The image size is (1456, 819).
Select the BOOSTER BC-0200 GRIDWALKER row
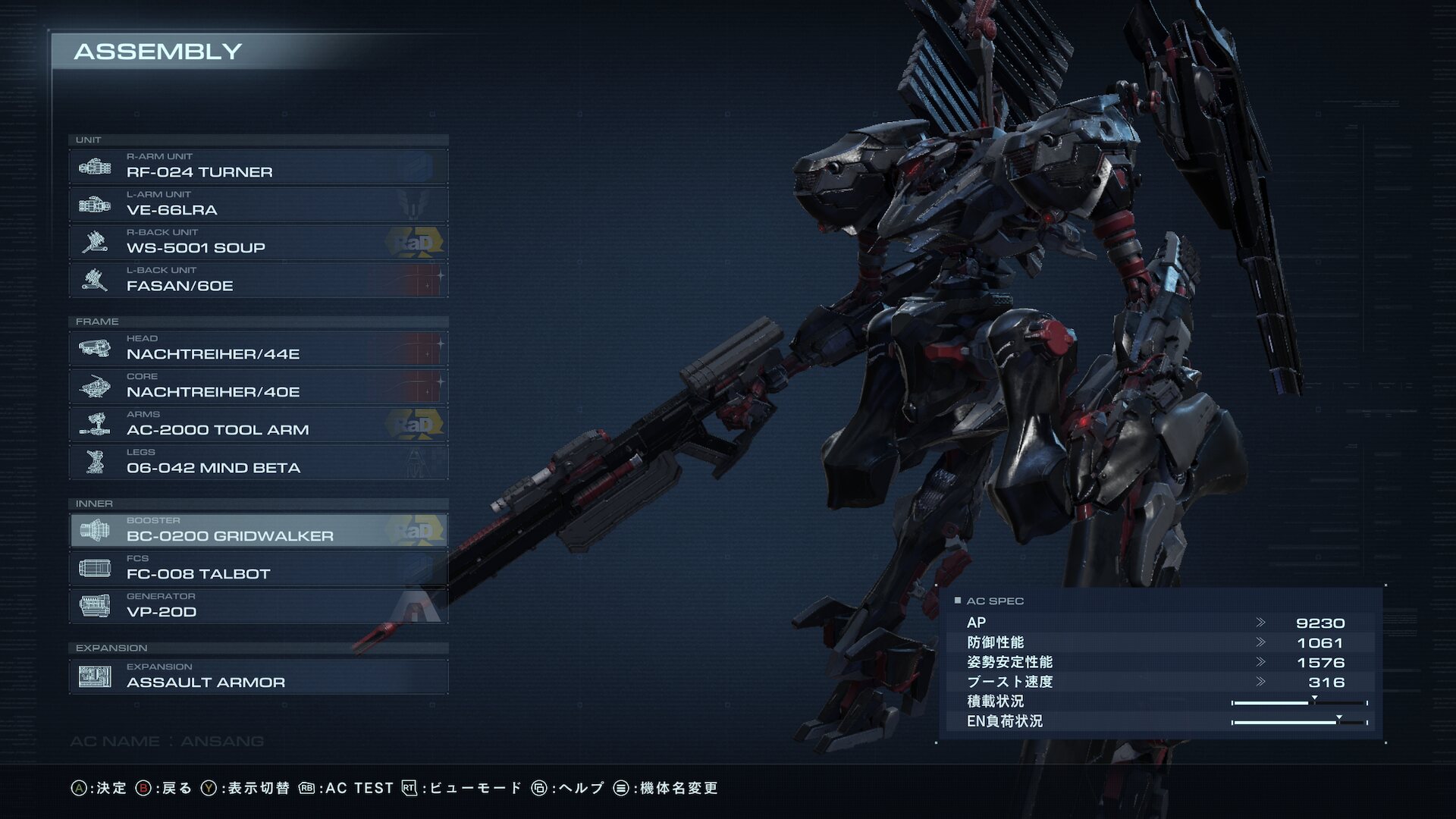[258, 530]
